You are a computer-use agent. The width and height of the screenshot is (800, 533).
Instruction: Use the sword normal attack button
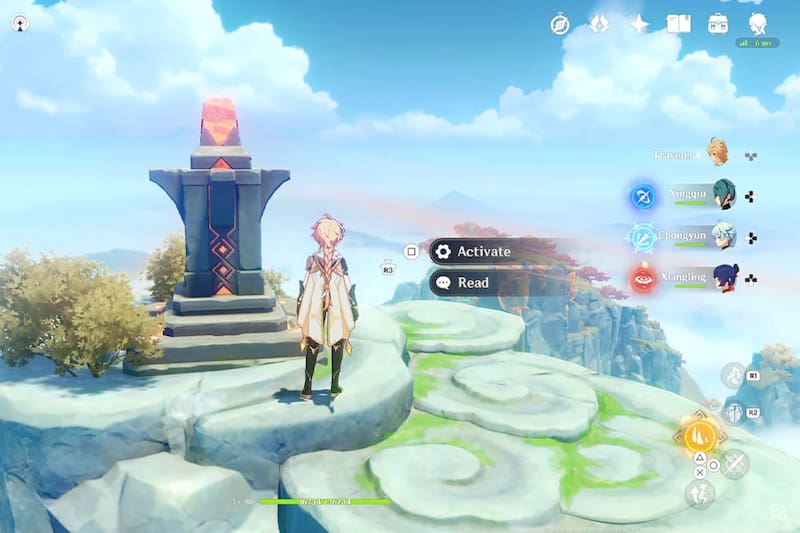tap(735, 463)
